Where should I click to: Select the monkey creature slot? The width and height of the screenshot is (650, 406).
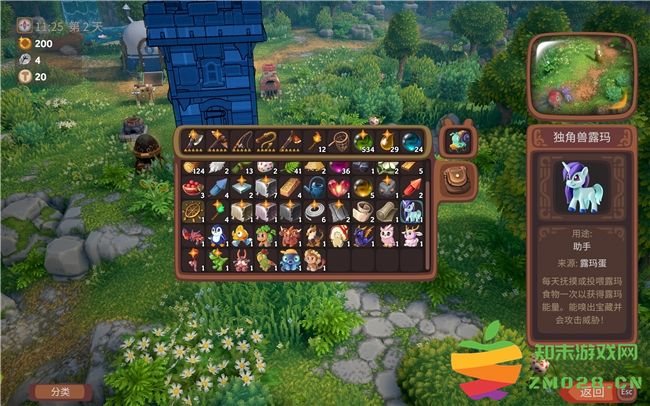(314, 260)
